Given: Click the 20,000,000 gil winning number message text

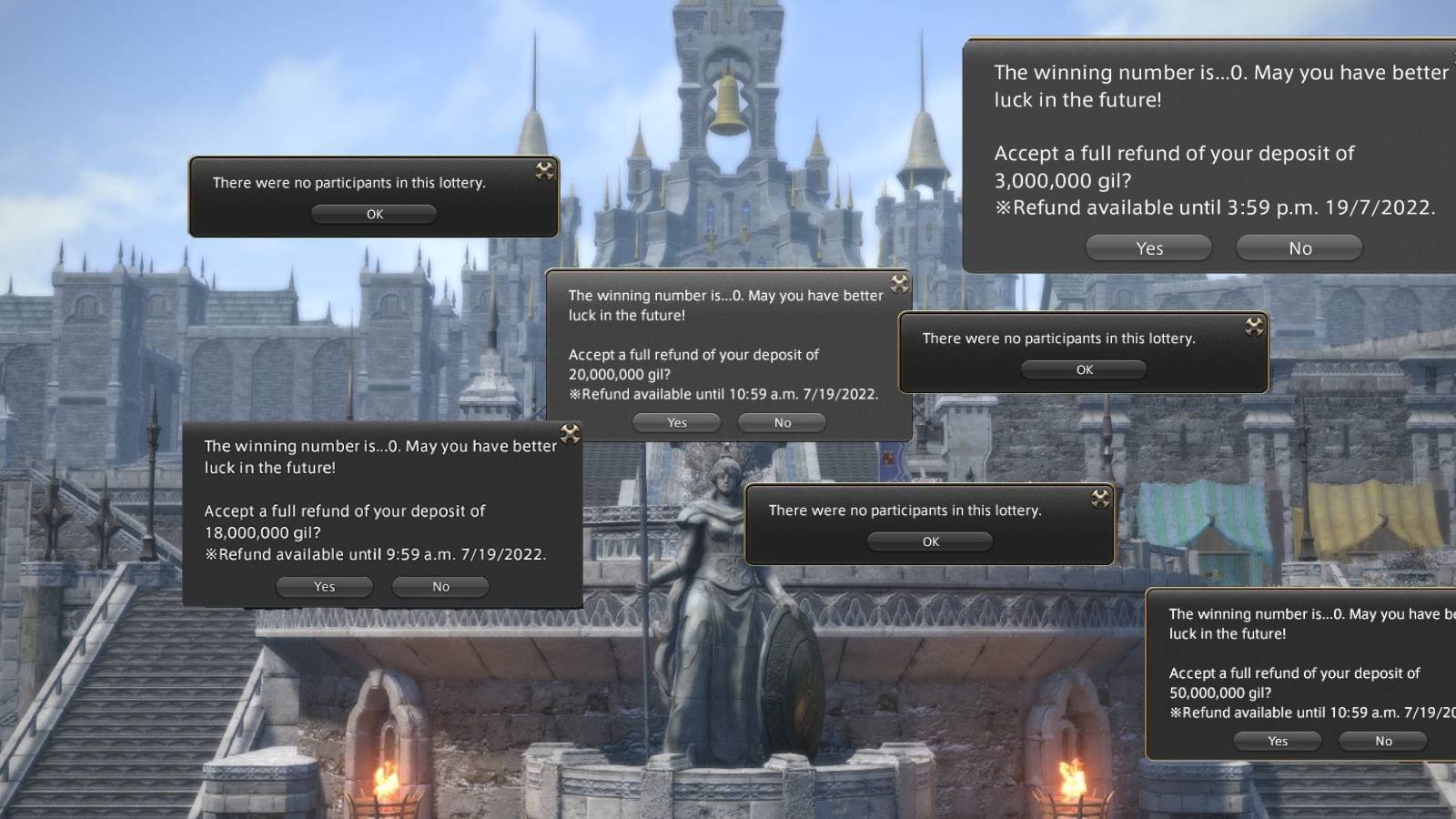Looking at the screenshot, I should point(724,305).
